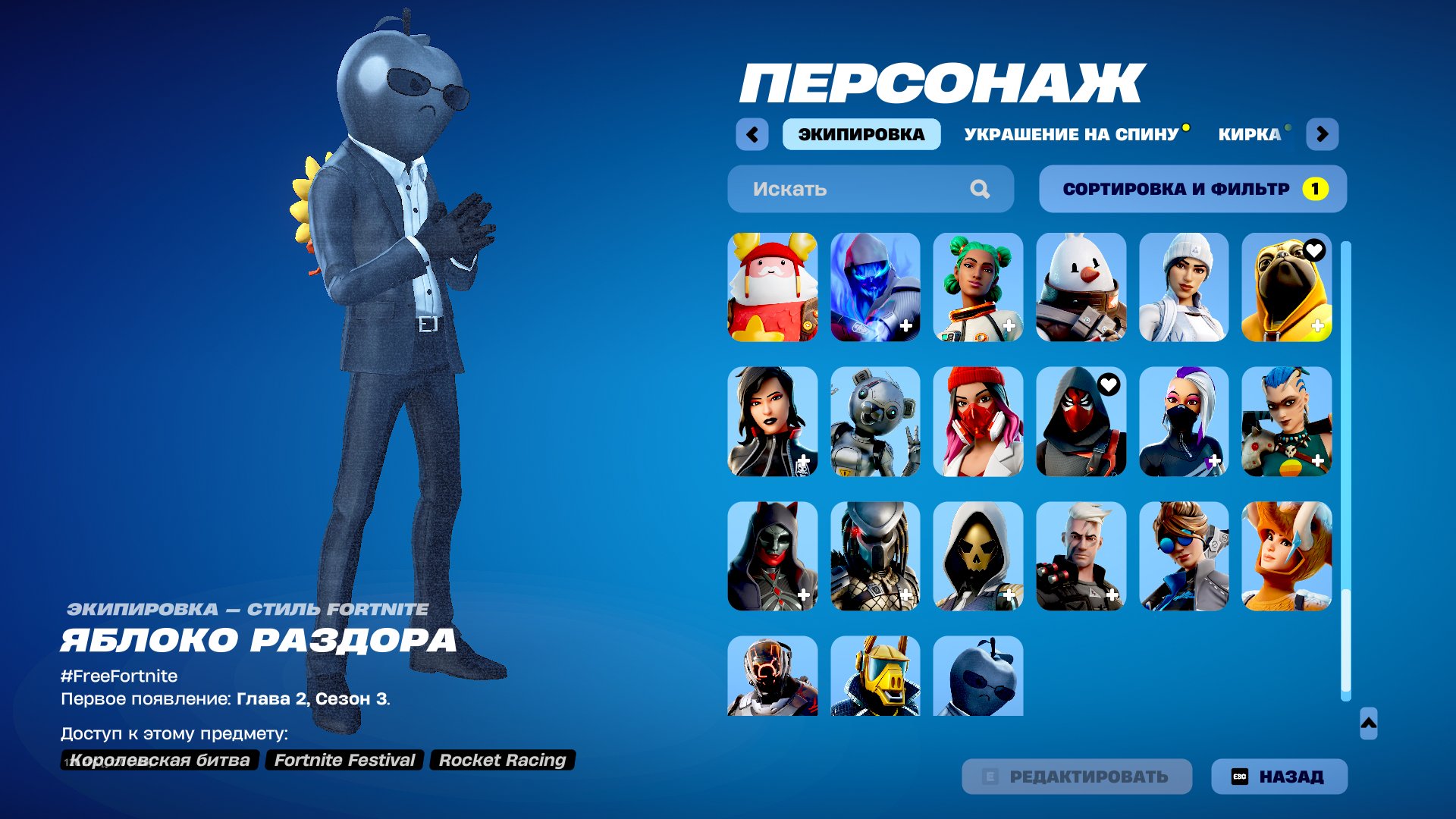
Task: Click the Искать search input field
Action: [x=834, y=189]
